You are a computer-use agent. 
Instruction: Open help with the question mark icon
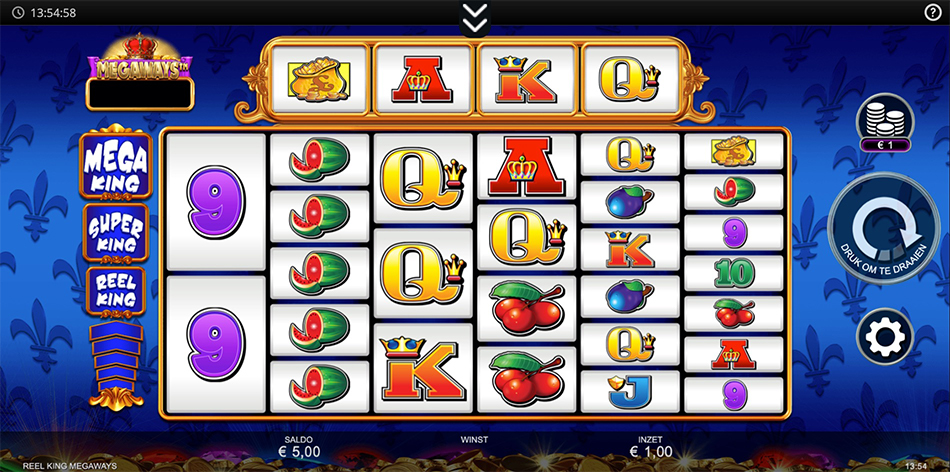pyautogui.click(x=933, y=12)
